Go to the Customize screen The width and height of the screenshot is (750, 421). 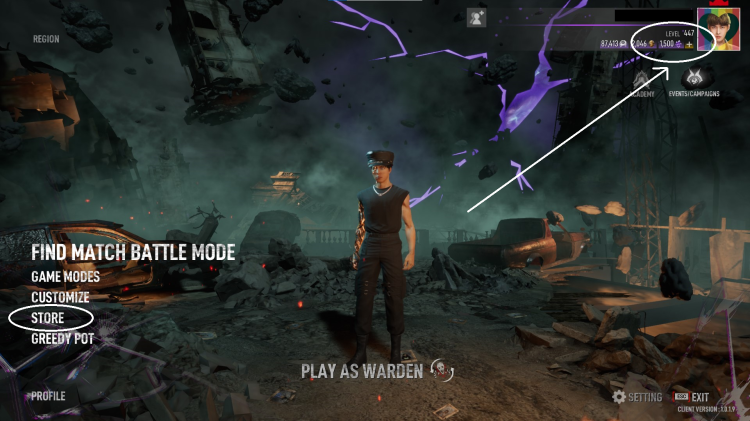(x=60, y=297)
